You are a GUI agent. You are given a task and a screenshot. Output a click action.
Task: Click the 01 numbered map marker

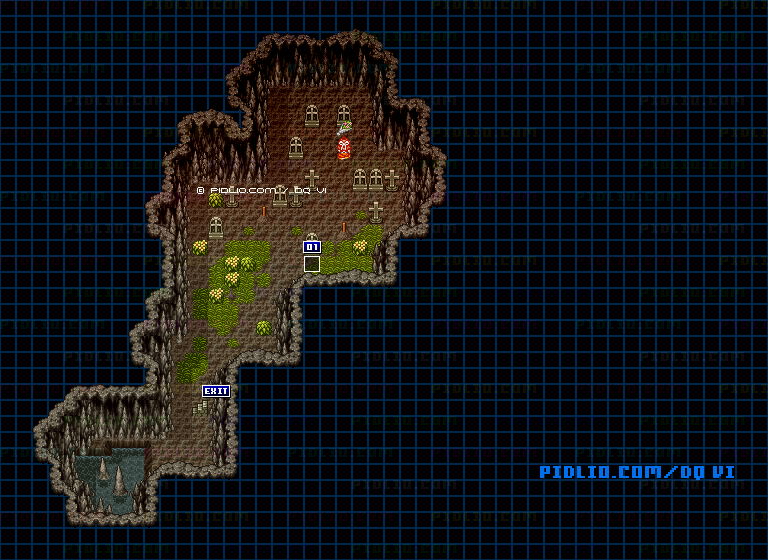(312, 247)
